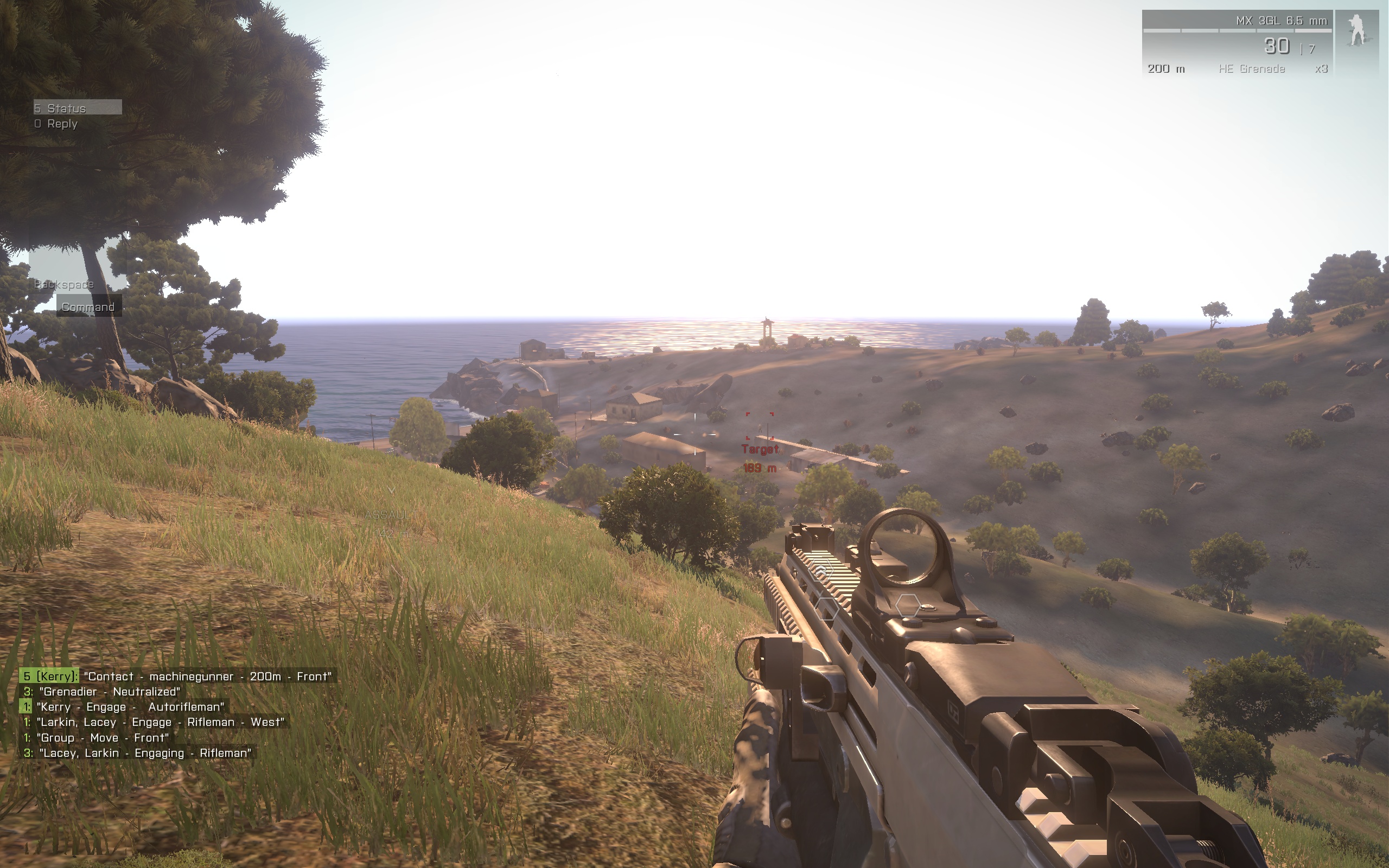Go back to the Command menu
The image size is (1389, 868).
tap(88, 307)
